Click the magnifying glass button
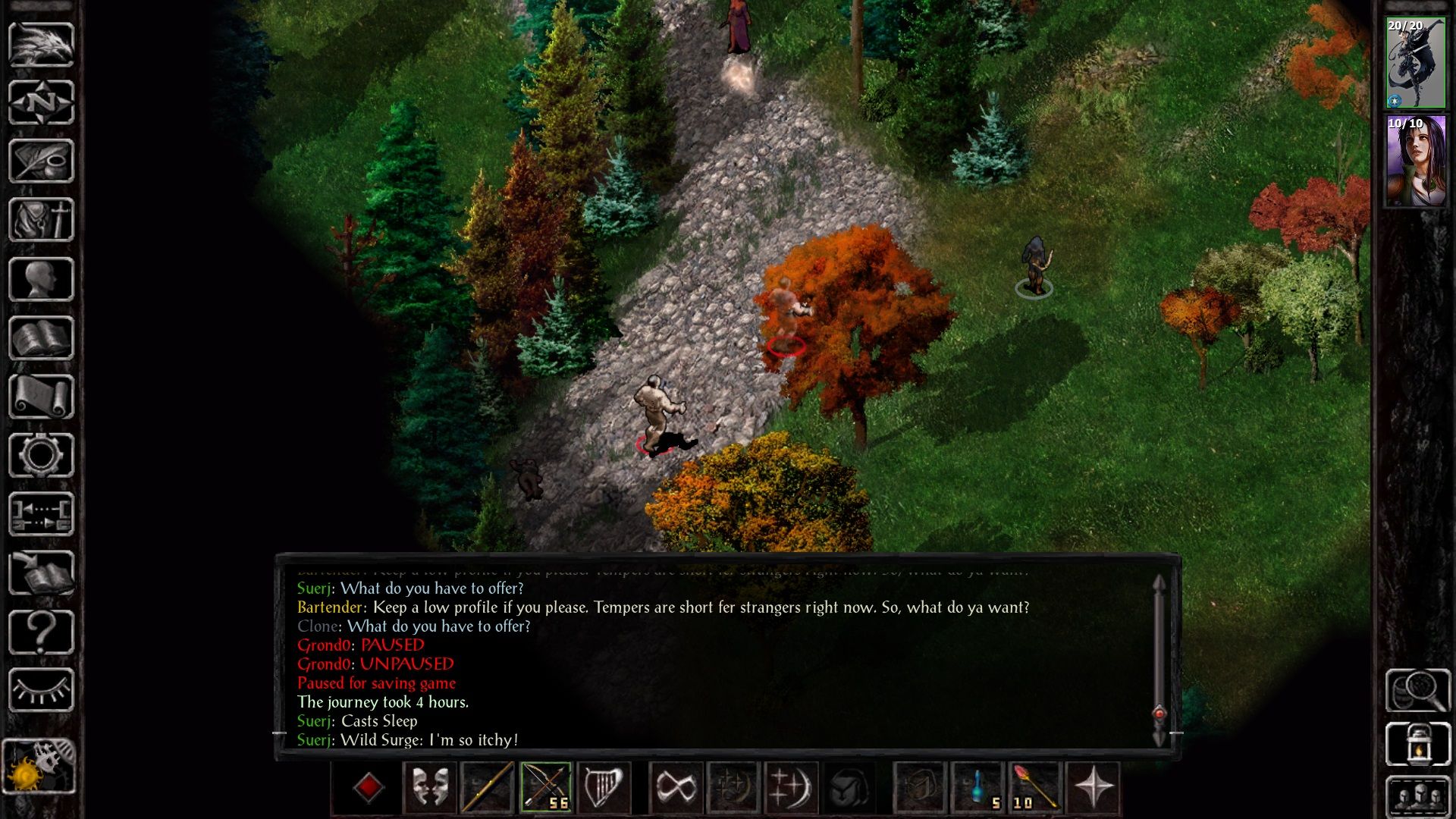 click(1417, 690)
